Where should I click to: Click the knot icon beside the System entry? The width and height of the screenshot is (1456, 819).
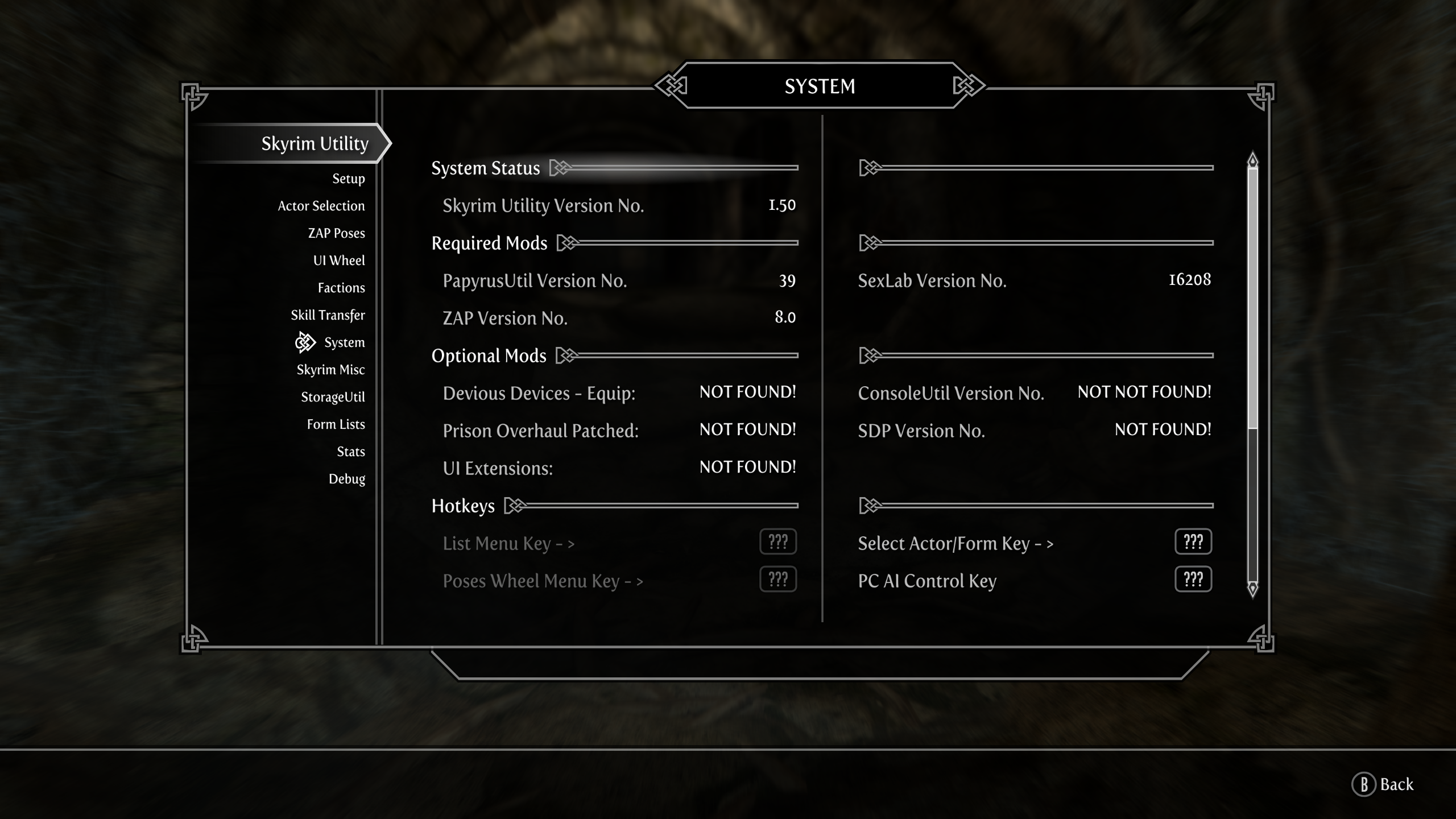click(304, 342)
